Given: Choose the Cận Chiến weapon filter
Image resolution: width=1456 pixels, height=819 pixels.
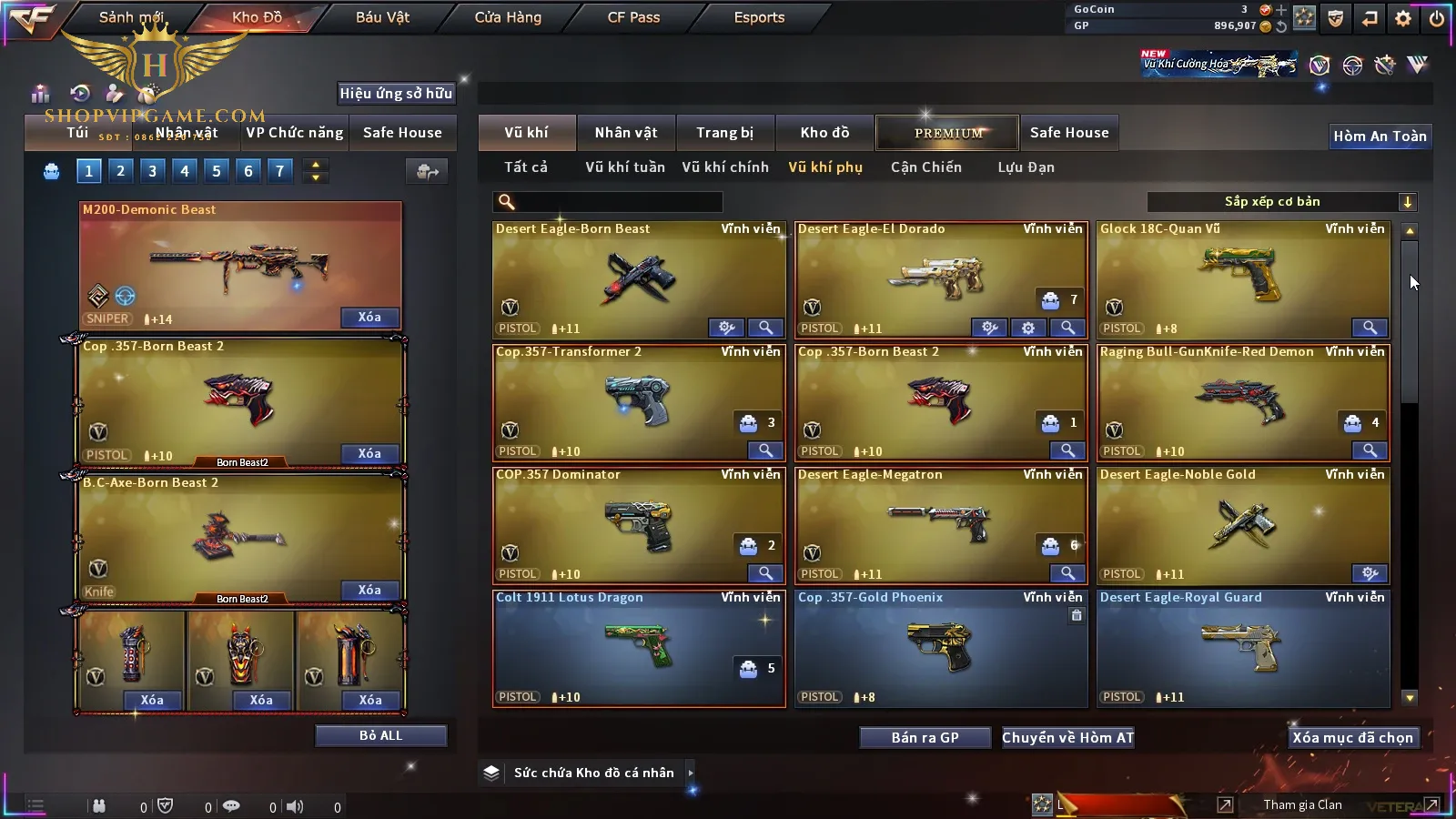Looking at the screenshot, I should (x=925, y=167).
